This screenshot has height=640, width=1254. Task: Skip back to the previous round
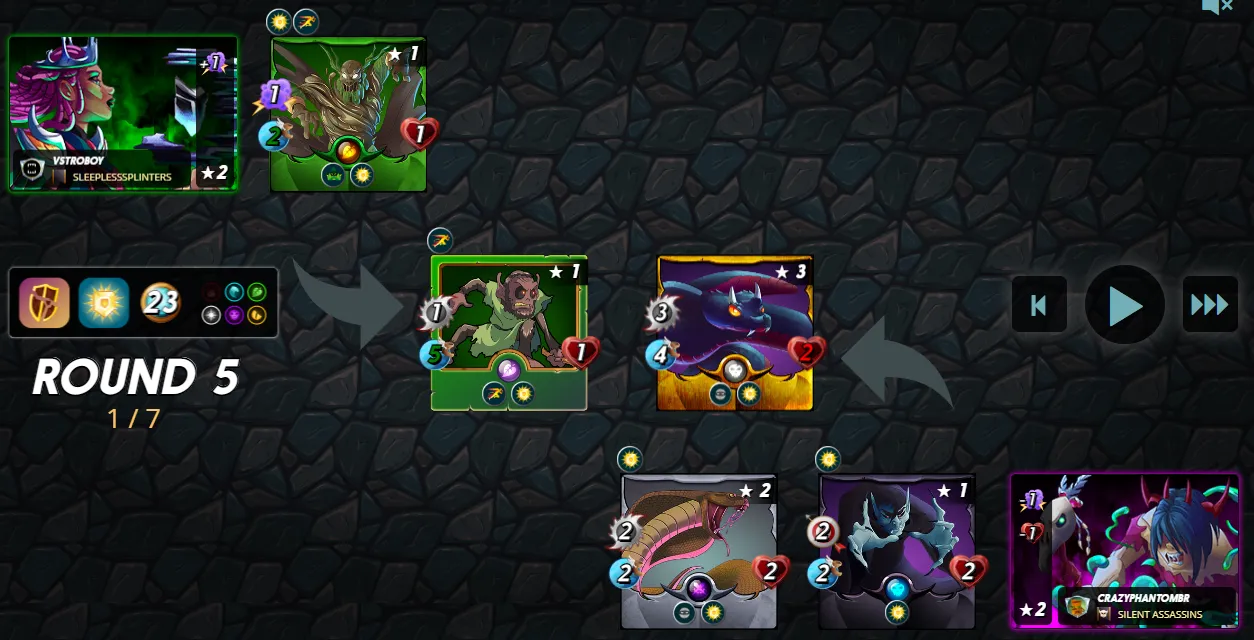pyautogui.click(x=1039, y=304)
